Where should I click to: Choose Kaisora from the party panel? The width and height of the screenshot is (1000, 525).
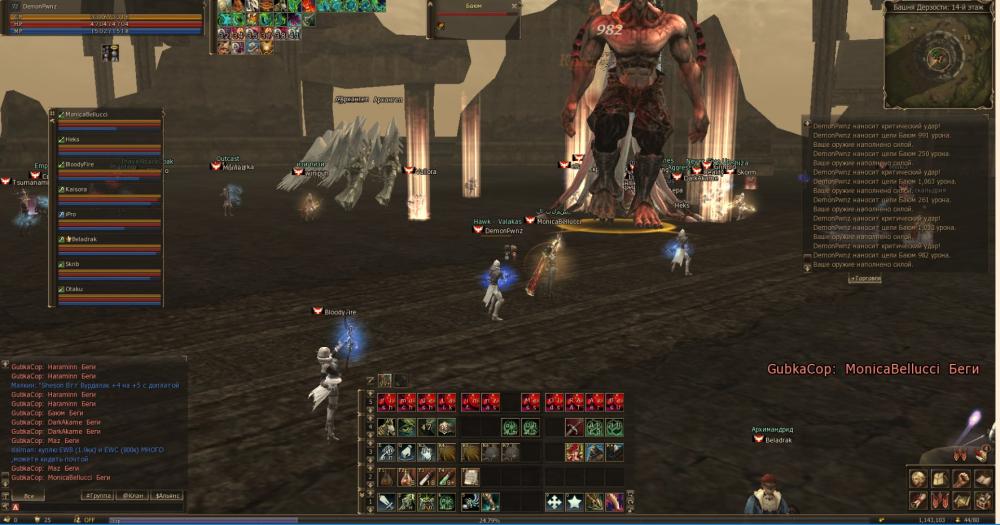(77, 189)
